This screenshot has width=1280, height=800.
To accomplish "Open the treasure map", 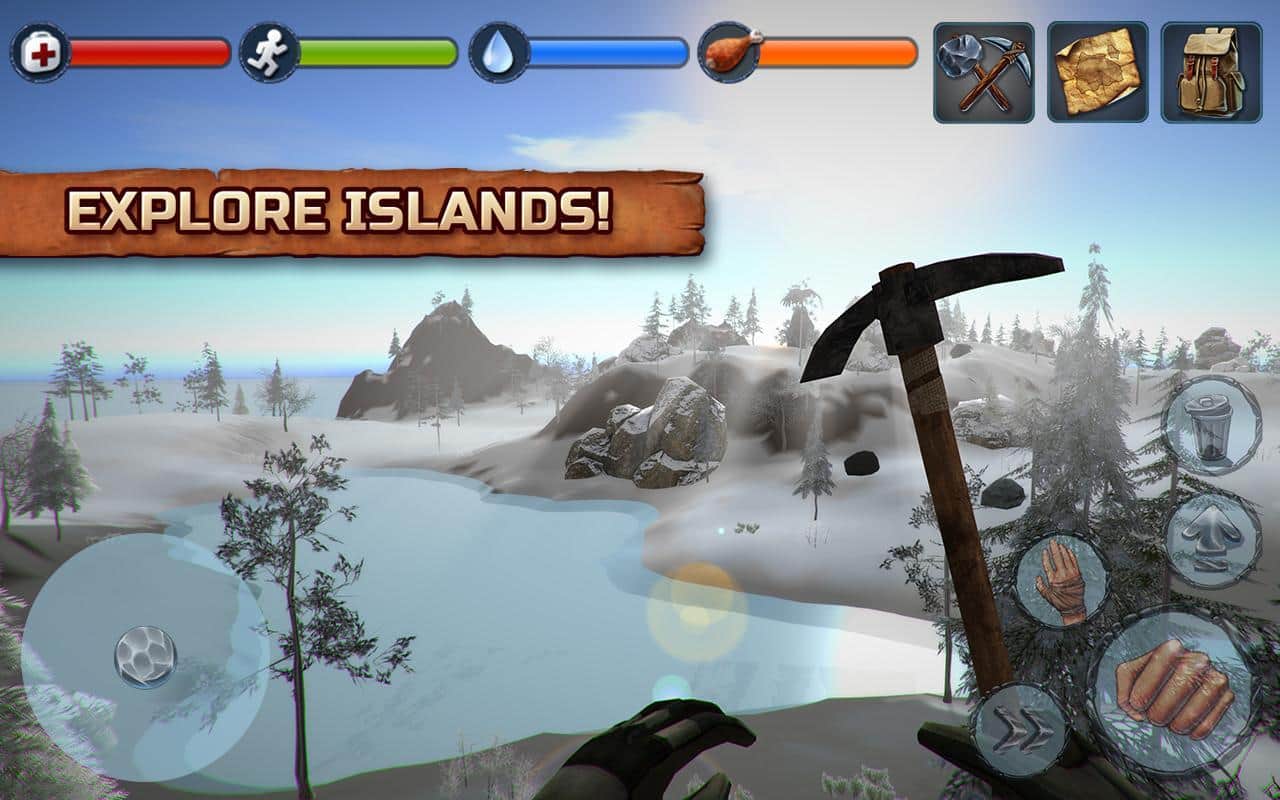I will coord(1097,73).
